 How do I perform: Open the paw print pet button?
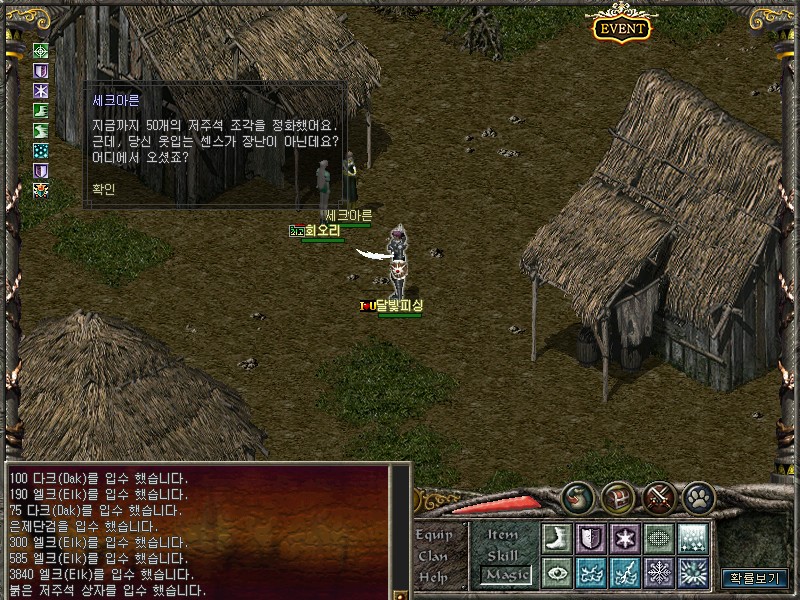point(697,497)
